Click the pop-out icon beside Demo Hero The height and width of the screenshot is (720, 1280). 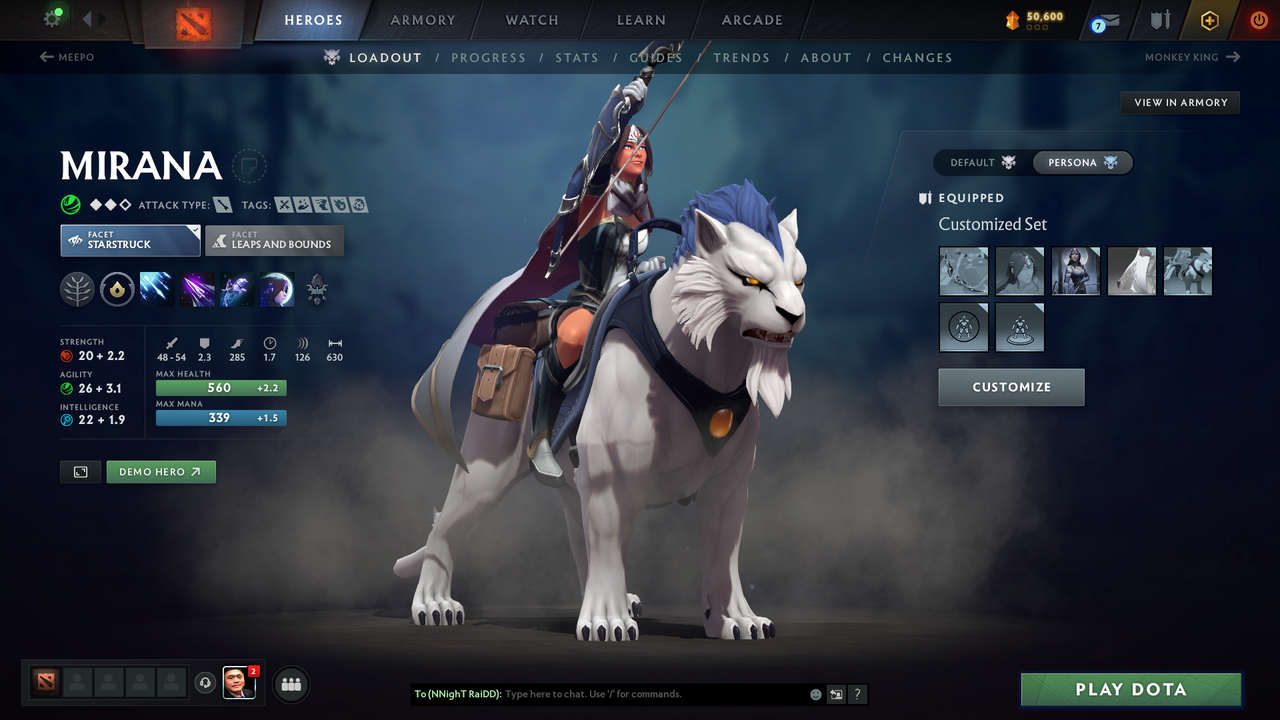click(x=80, y=471)
